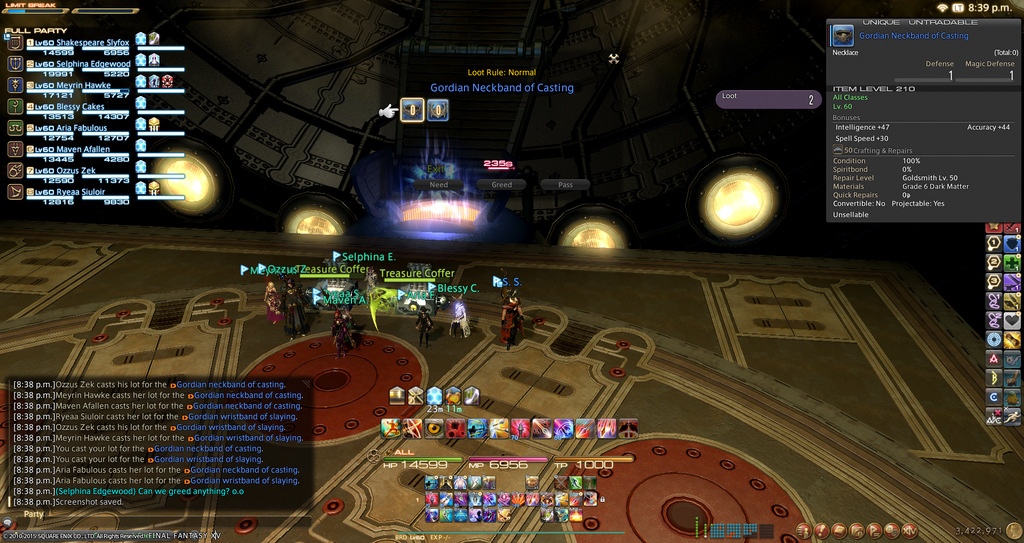
Task: Click the hexagon pattern status buff icon
Action: point(434,396)
